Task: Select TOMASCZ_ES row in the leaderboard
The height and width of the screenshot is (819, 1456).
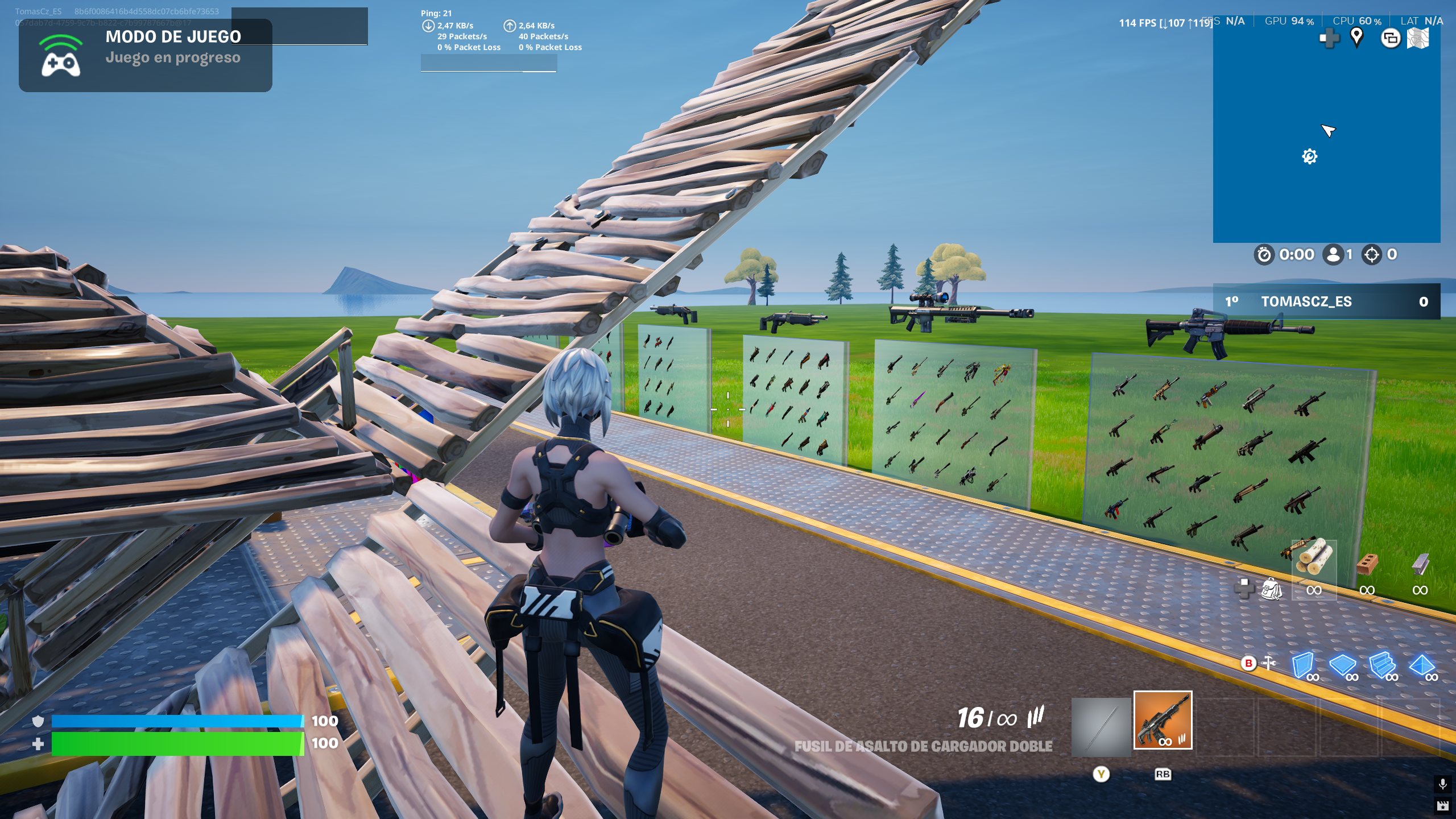Action: coord(1326,301)
